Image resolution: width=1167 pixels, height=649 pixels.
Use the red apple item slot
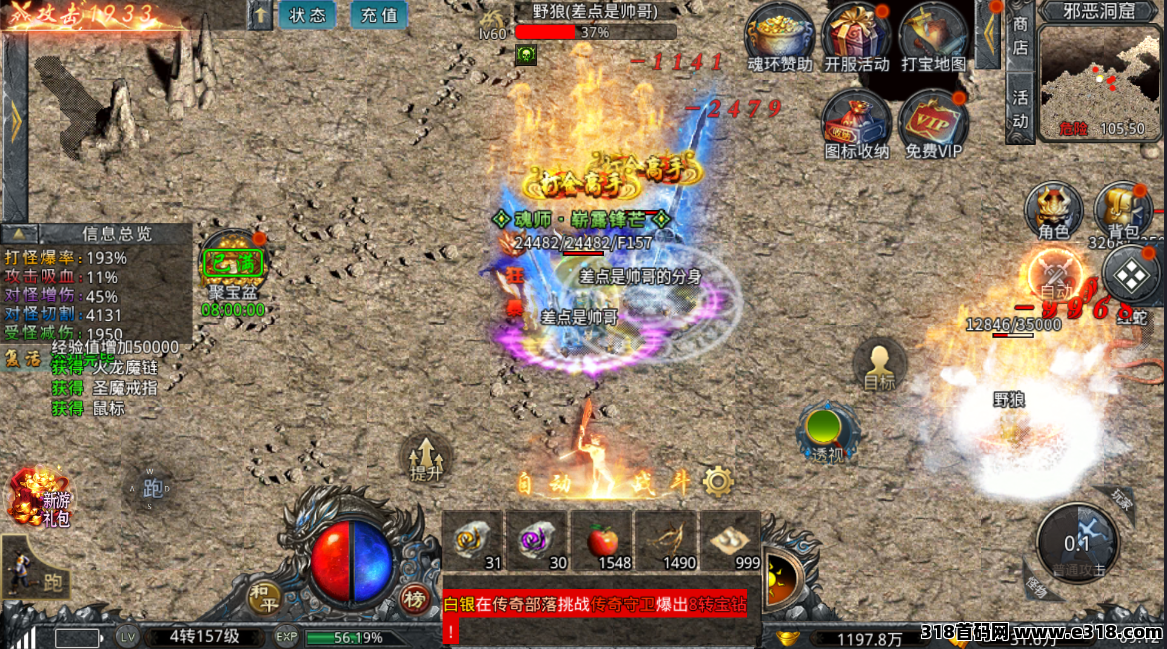tap(601, 542)
